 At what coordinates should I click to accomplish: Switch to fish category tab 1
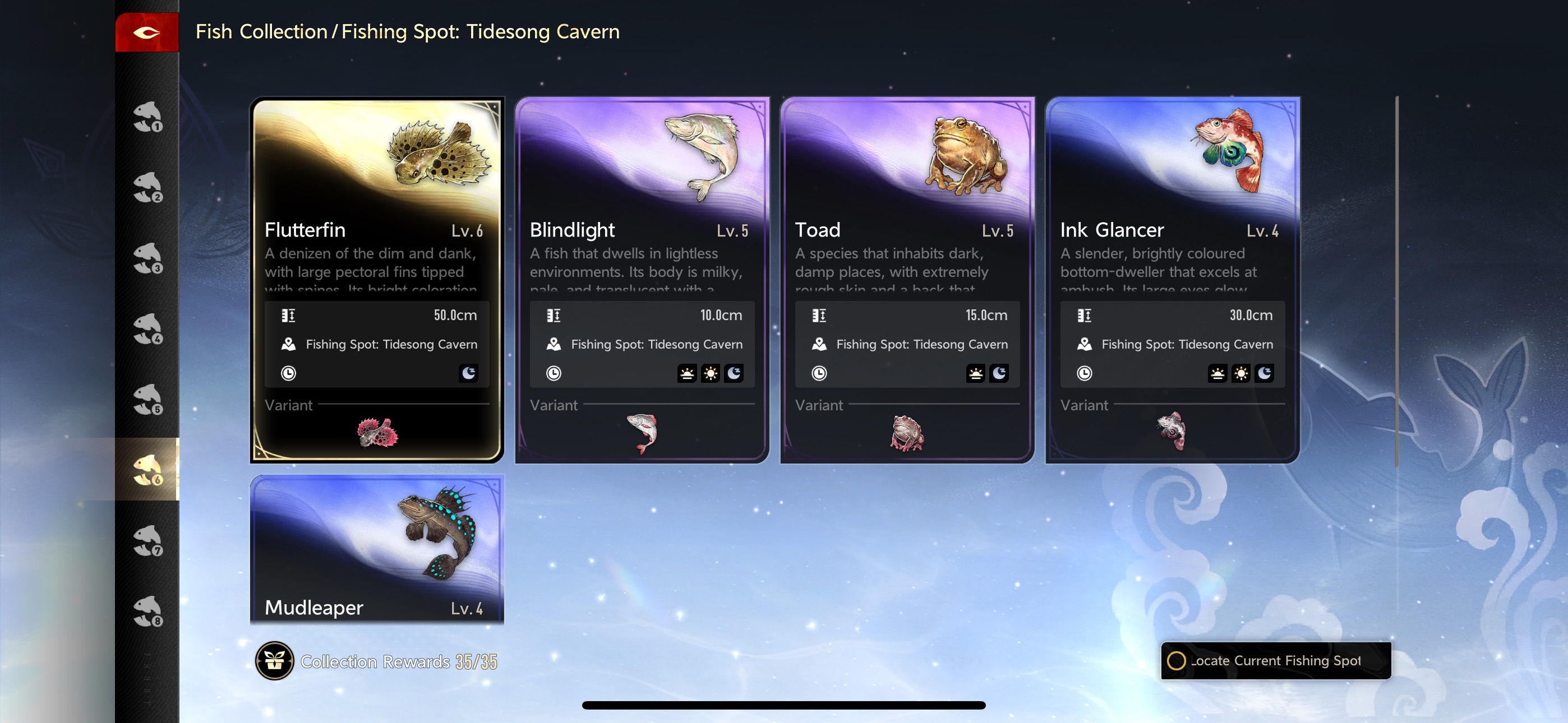(147, 116)
